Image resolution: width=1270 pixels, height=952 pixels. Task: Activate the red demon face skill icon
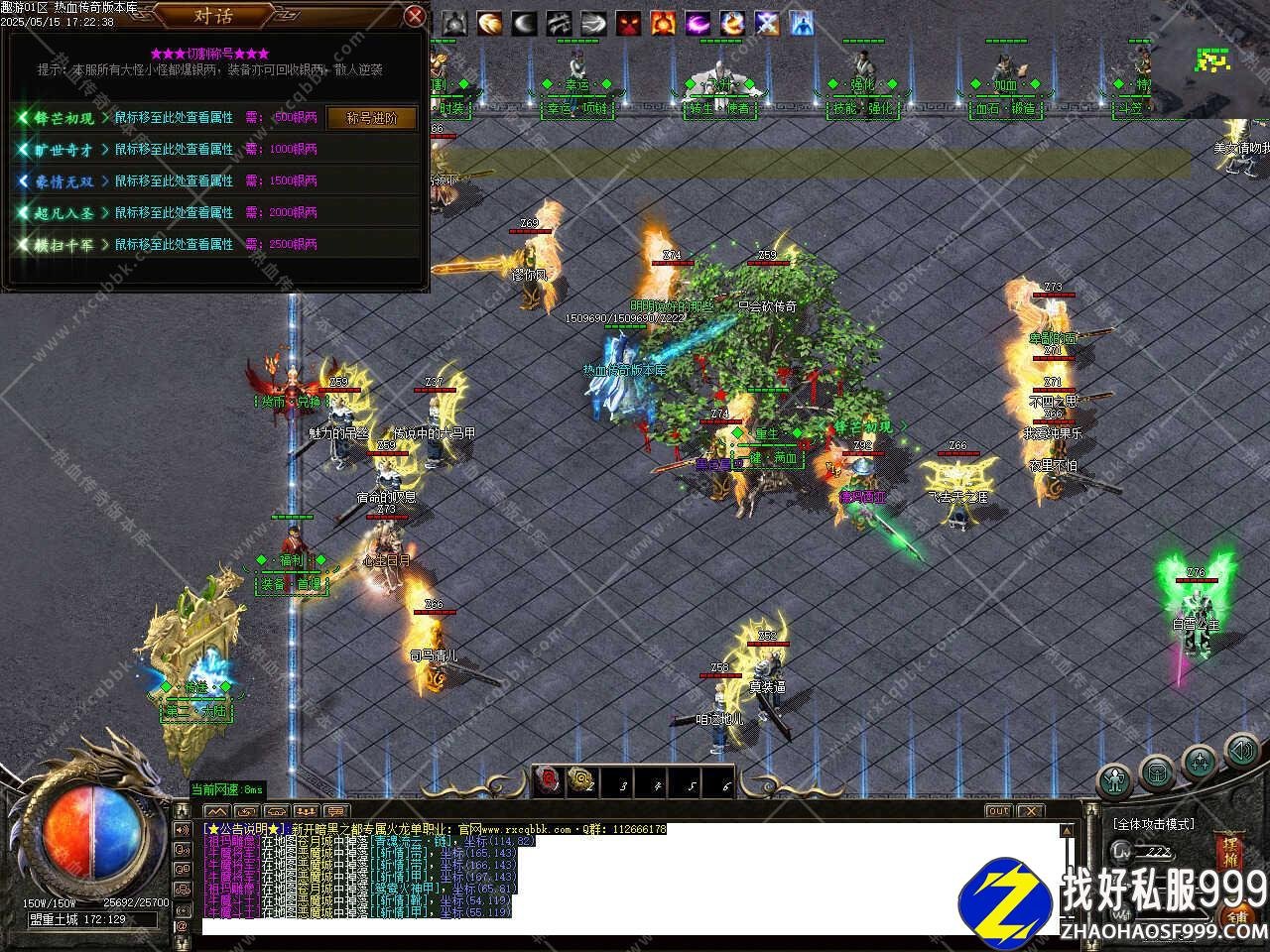(628, 23)
